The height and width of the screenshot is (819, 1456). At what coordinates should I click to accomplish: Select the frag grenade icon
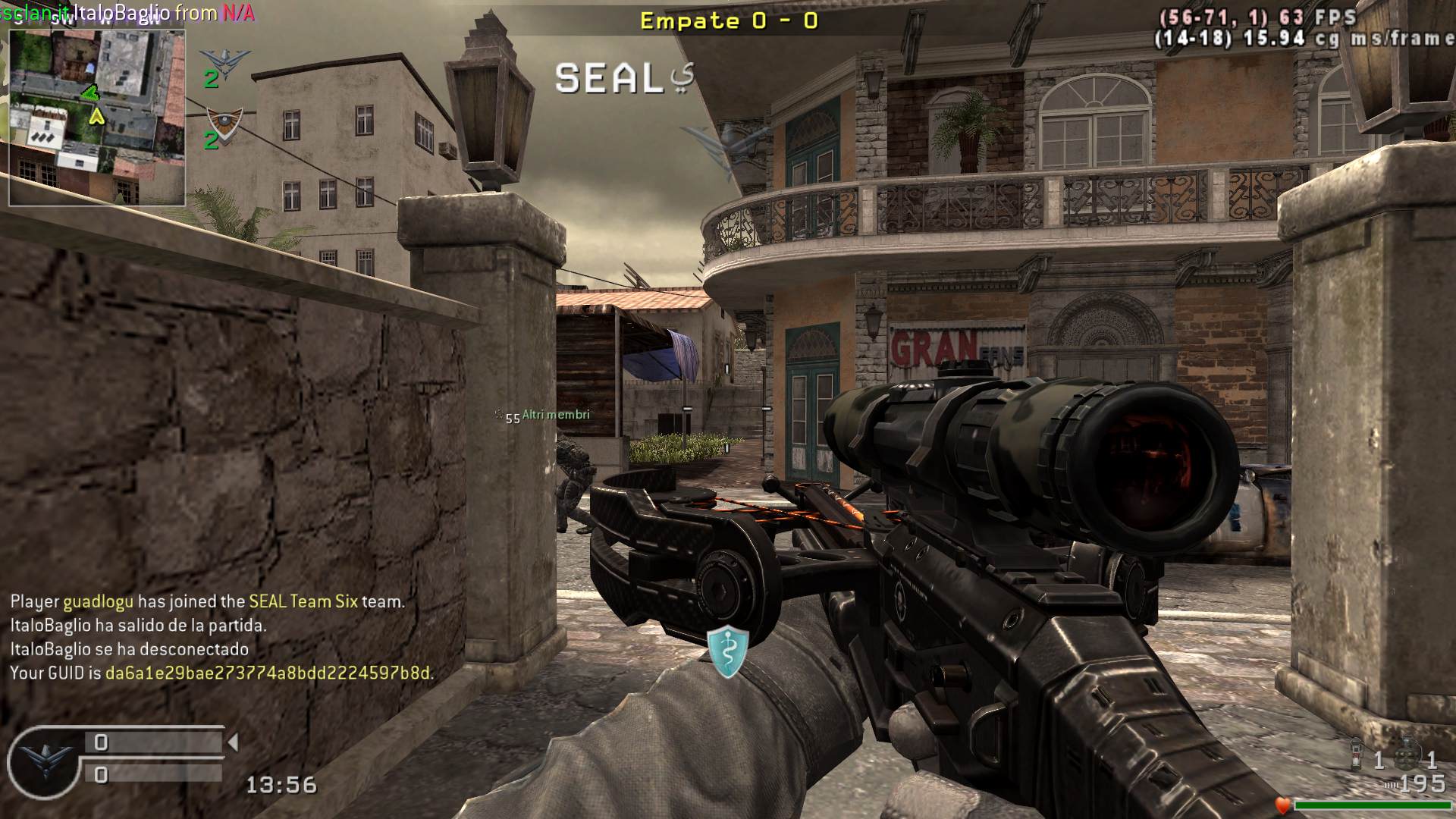tap(1407, 753)
